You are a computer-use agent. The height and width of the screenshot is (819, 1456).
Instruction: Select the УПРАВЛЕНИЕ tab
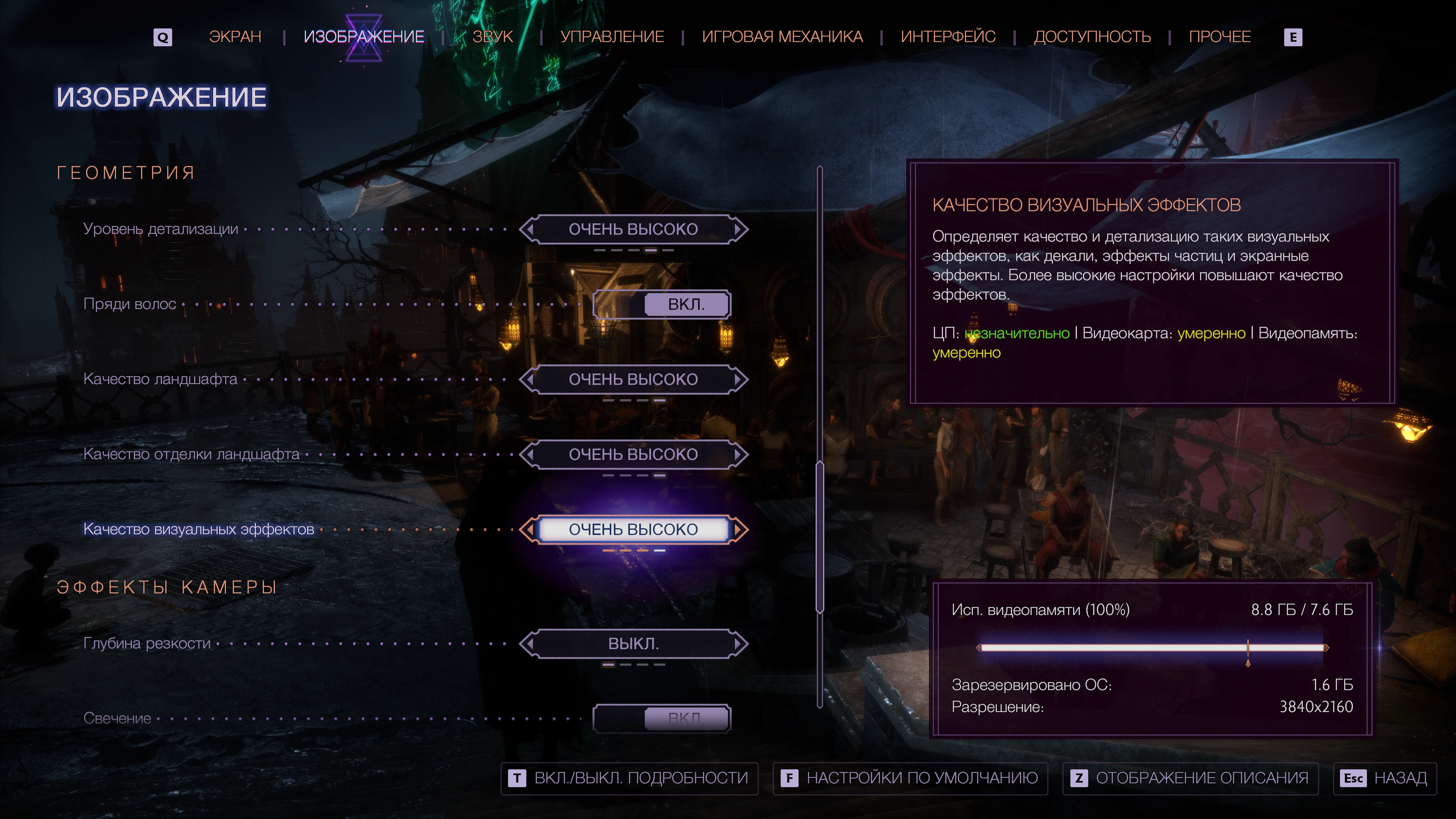612,37
